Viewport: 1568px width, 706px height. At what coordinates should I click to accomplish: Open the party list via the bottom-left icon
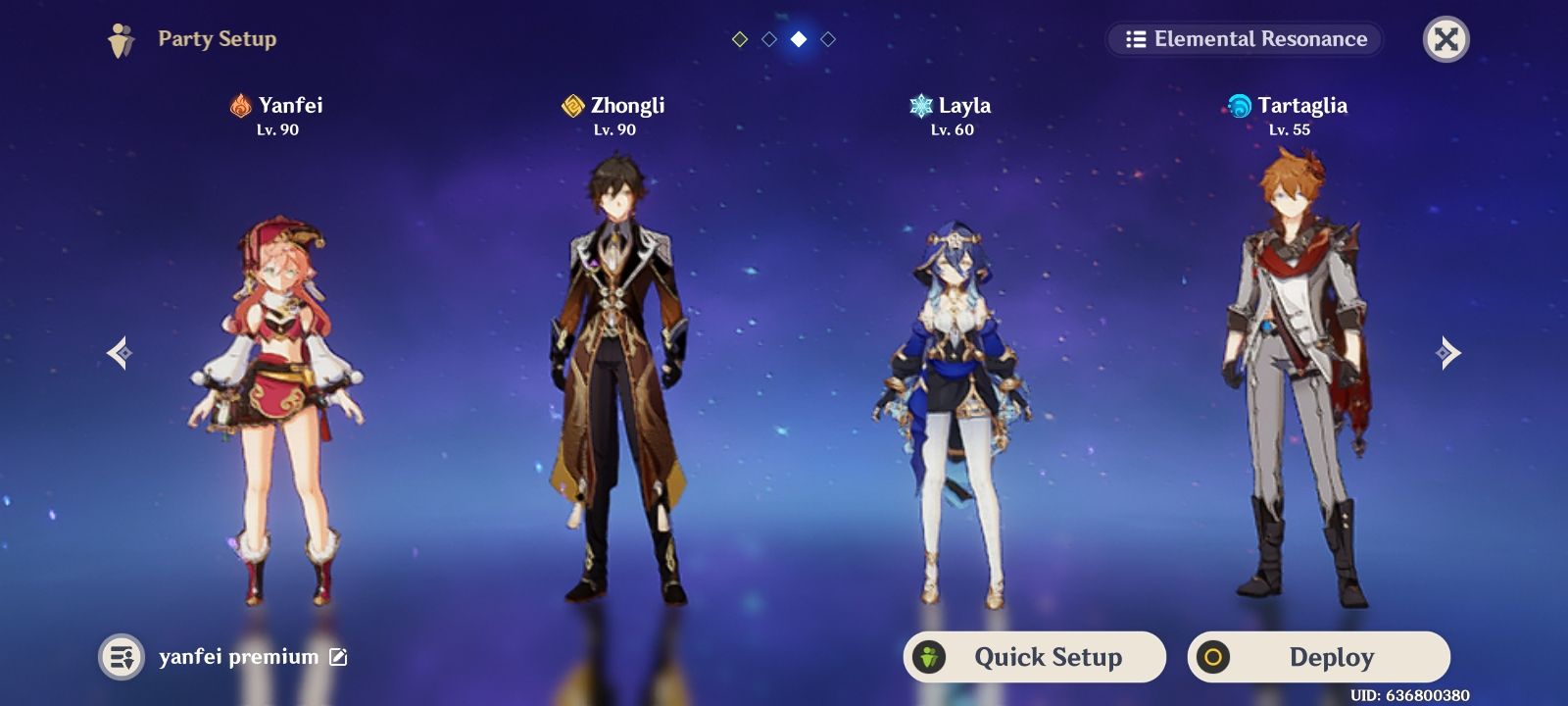coord(122,657)
